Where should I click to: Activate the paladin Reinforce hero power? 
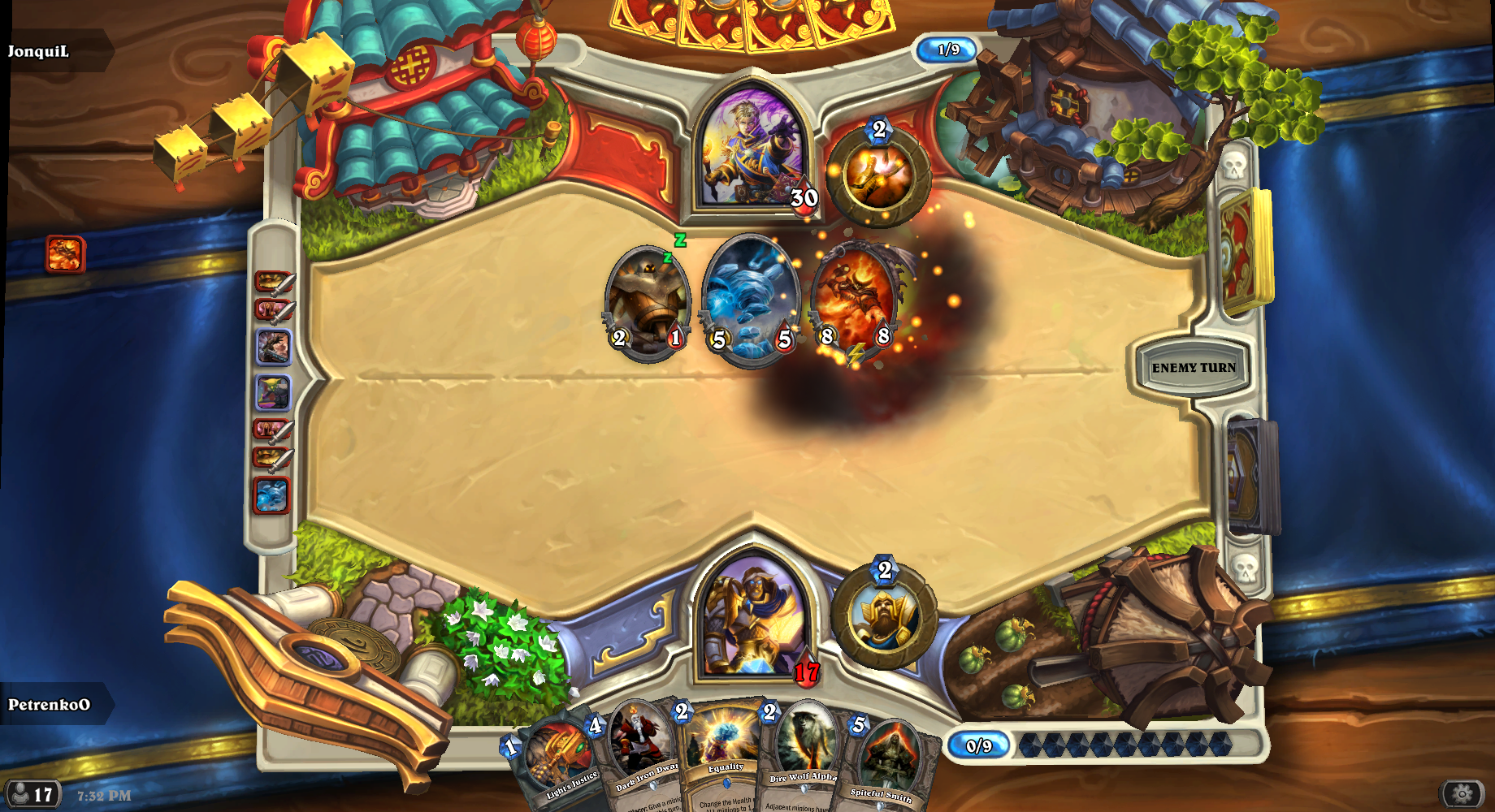point(884,617)
